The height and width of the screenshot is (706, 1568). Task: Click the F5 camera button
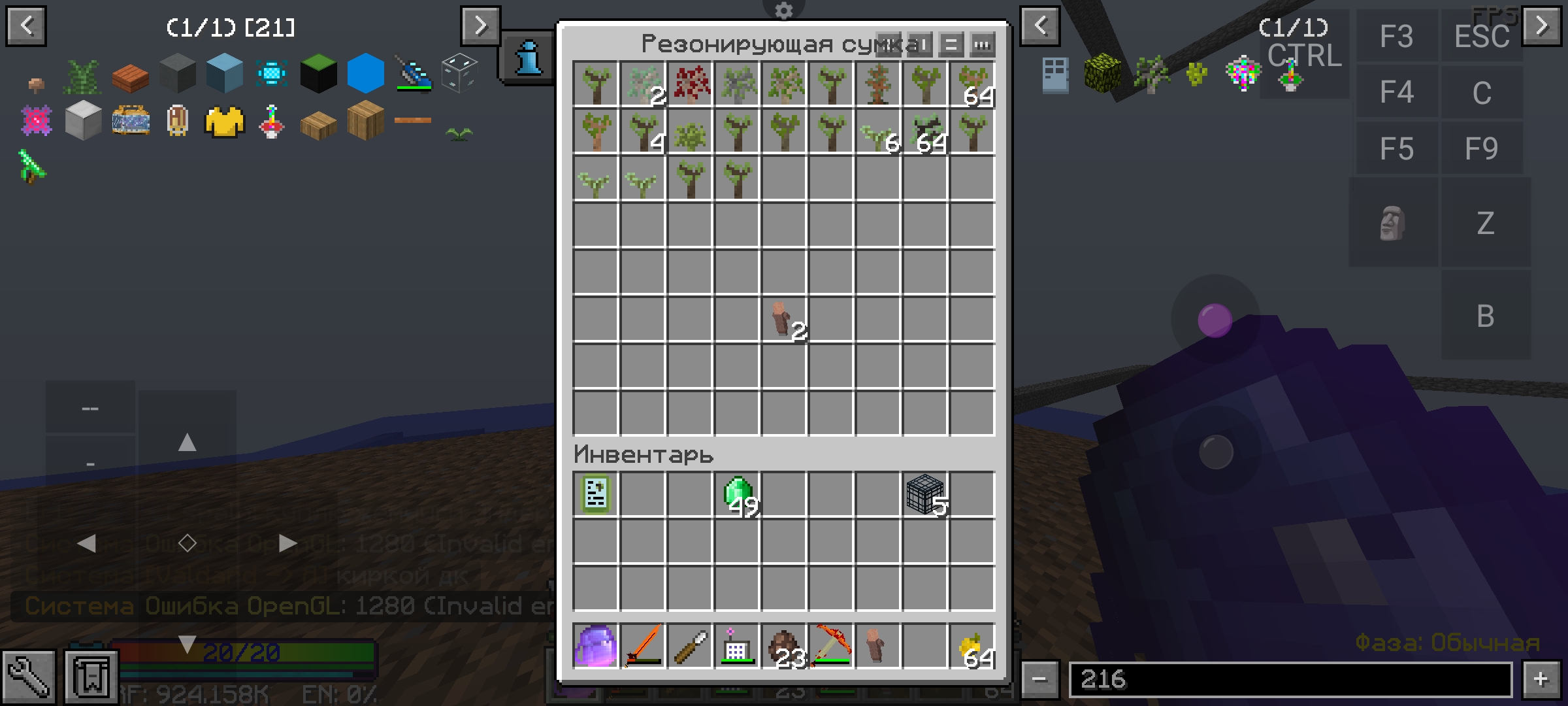coord(1396,148)
